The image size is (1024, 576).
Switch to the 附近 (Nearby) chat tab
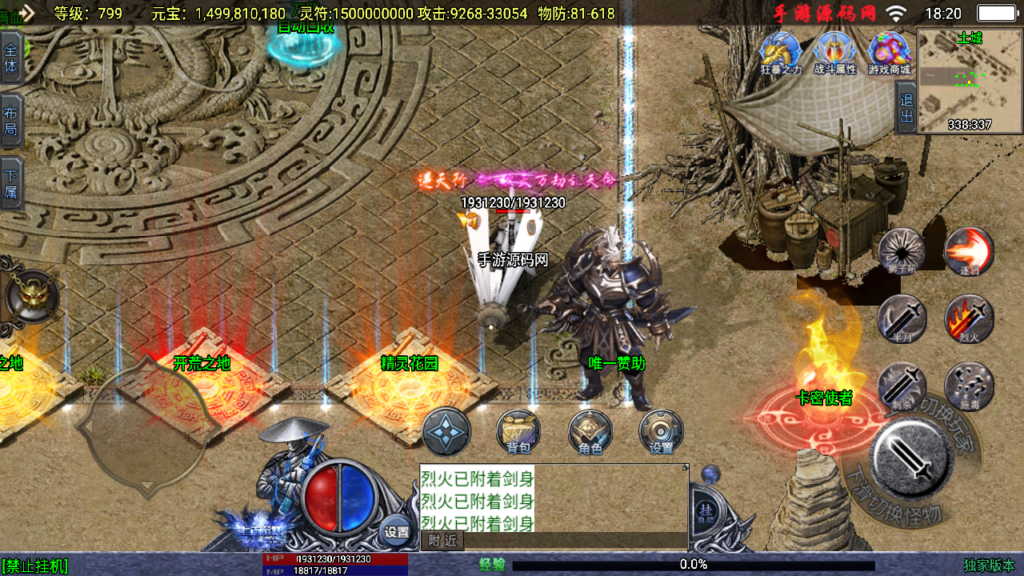pyautogui.click(x=442, y=540)
